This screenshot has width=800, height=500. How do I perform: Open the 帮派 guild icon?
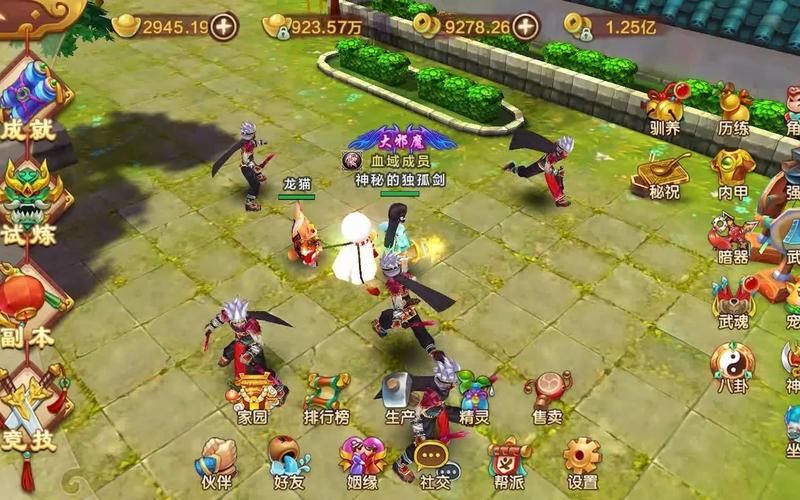(x=508, y=462)
